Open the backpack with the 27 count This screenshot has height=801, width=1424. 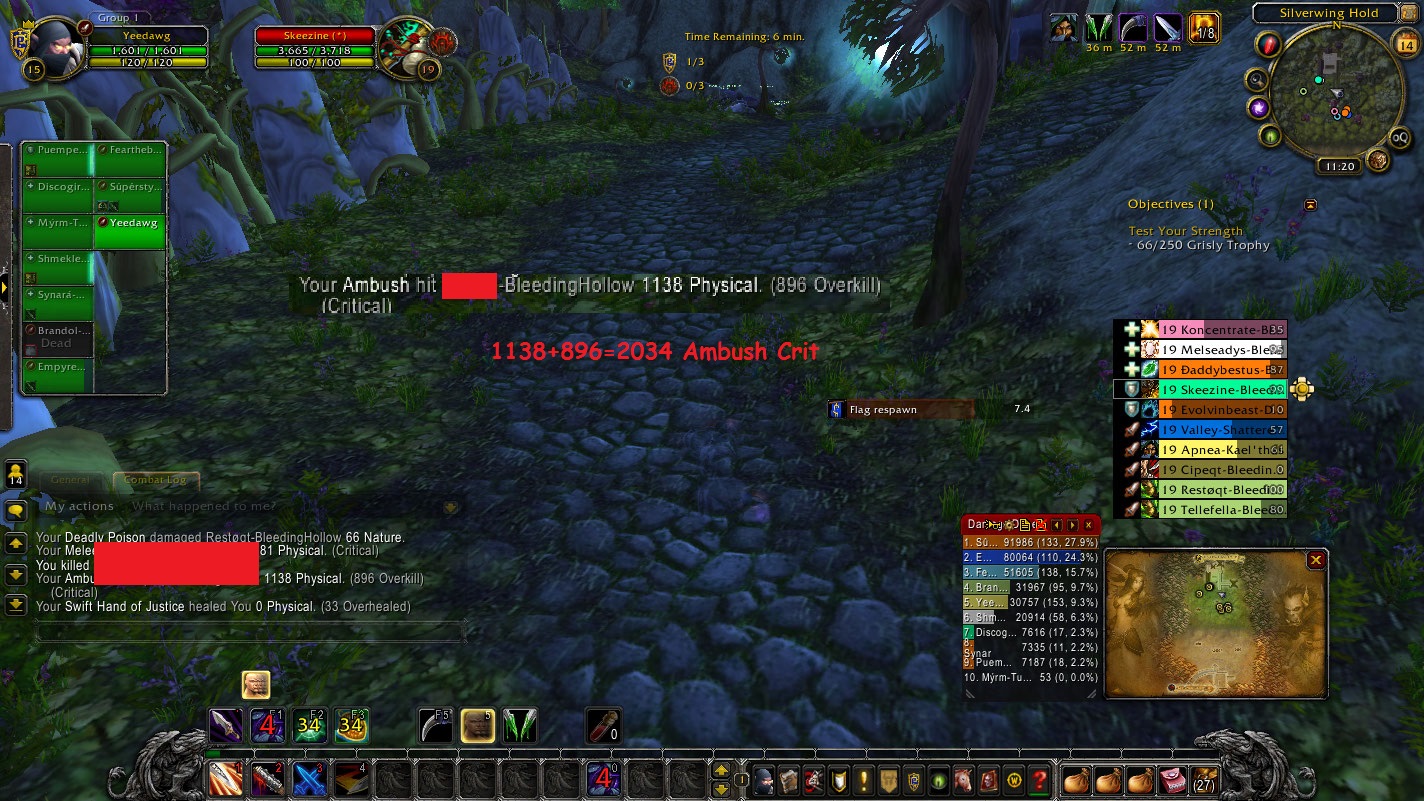point(1205,778)
